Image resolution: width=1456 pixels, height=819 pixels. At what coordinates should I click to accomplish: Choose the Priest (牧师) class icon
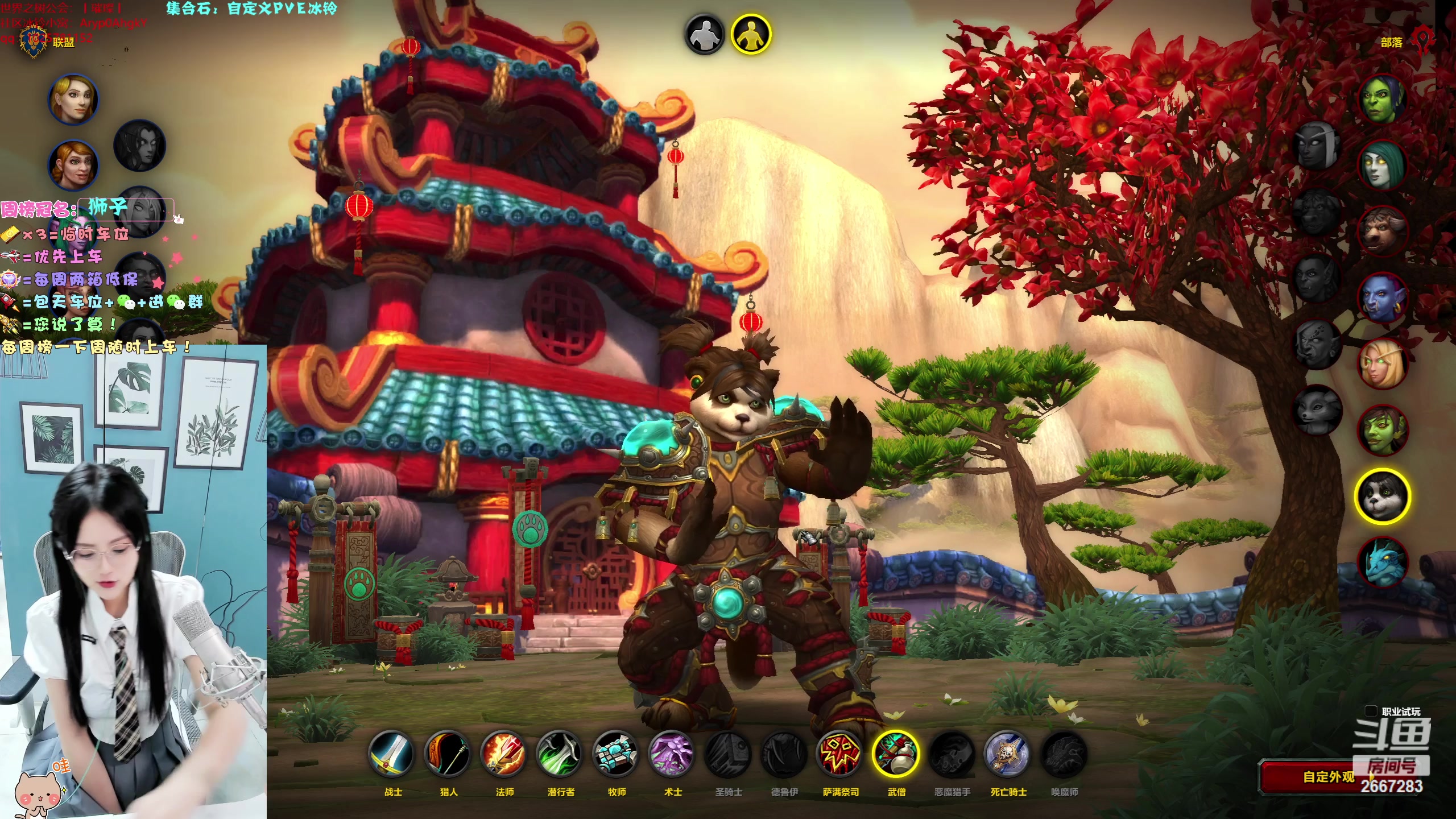click(616, 754)
